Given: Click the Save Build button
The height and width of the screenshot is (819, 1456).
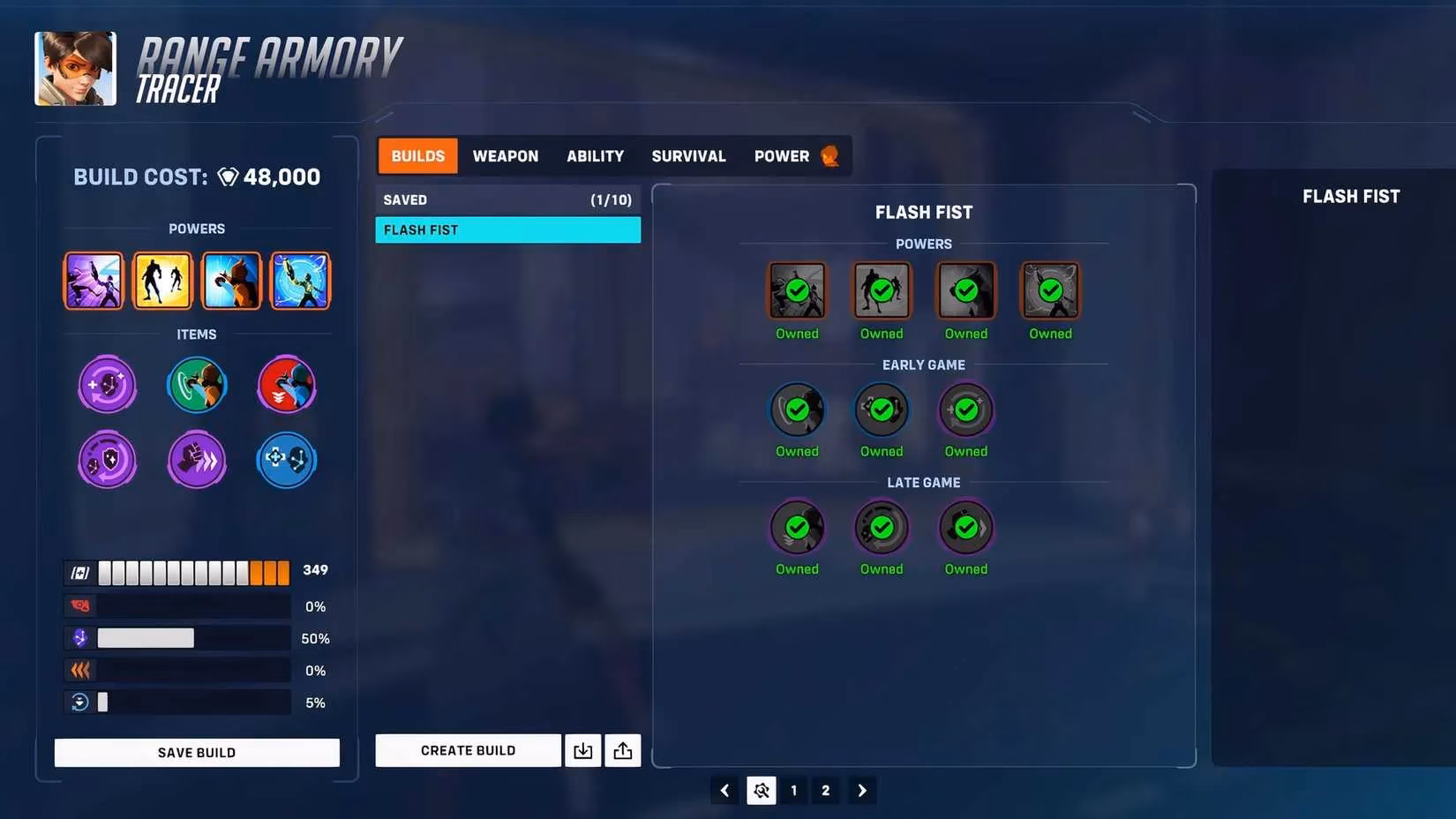Looking at the screenshot, I should point(197,753).
